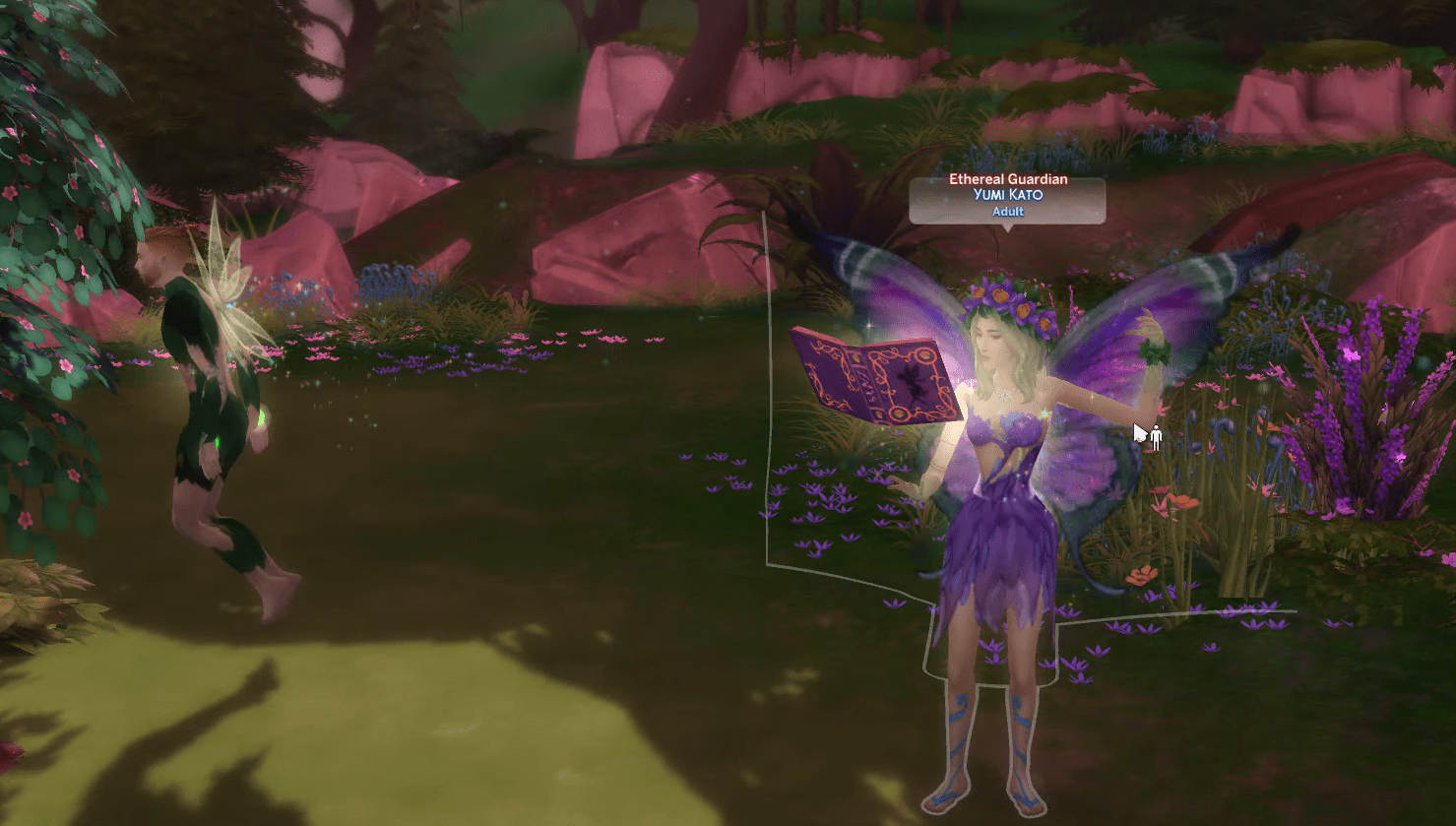Click the Ethereal Guardian title text
The height and width of the screenshot is (826, 1456).
coord(1007,179)
